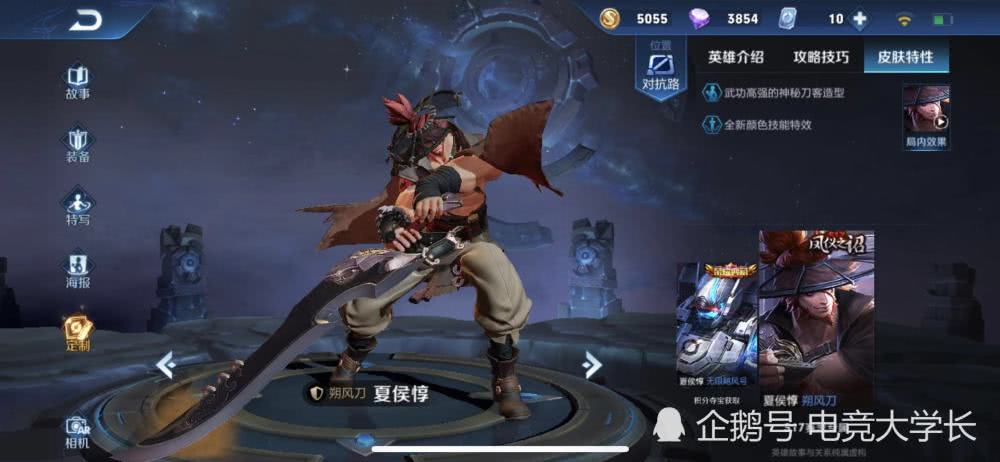Select the 皮肤特性 tab
Image resolution: width=1000 pixels, height=462 pixels.
coord(905,57)
